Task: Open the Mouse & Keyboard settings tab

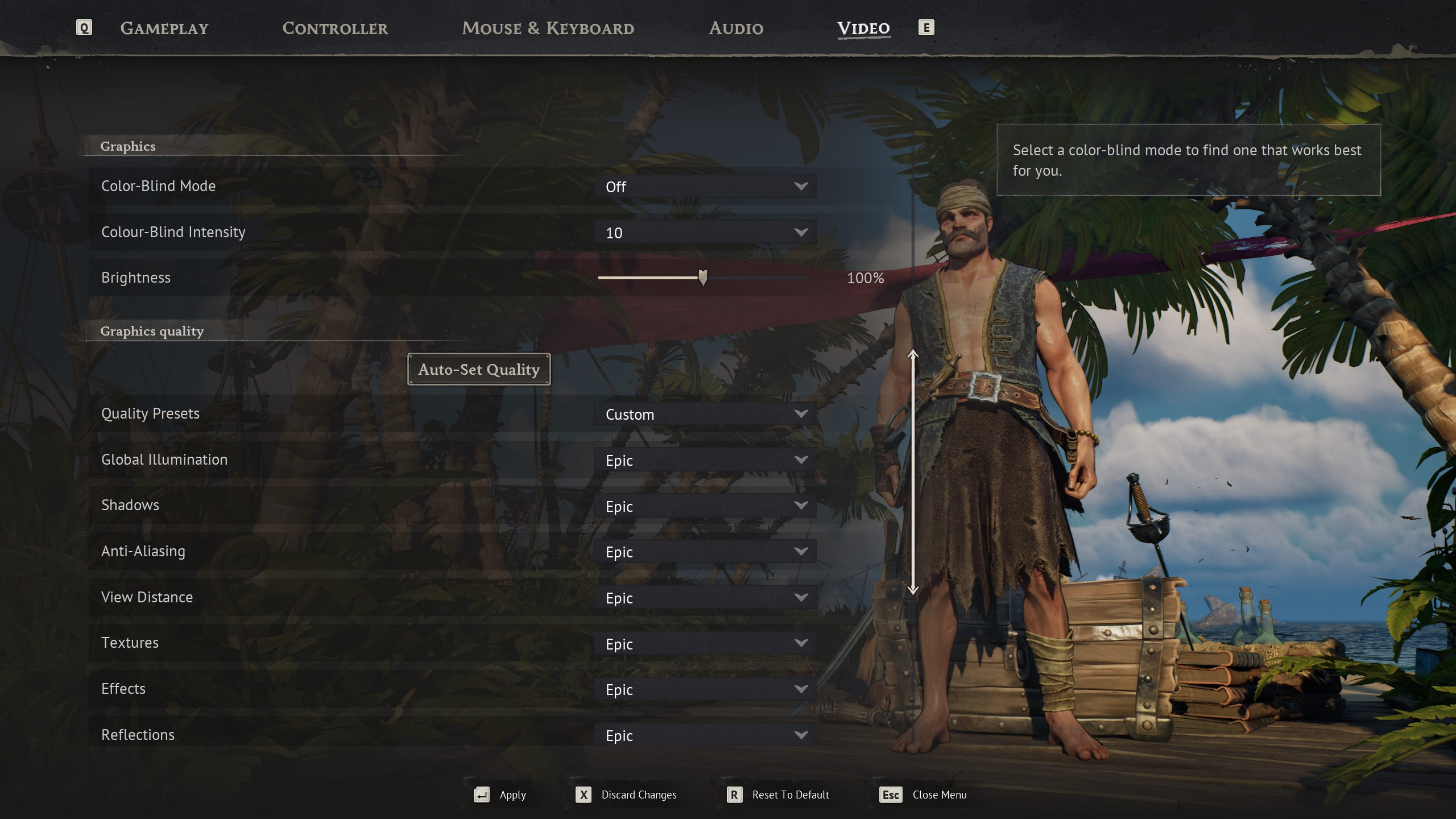Action: (548, 28)
